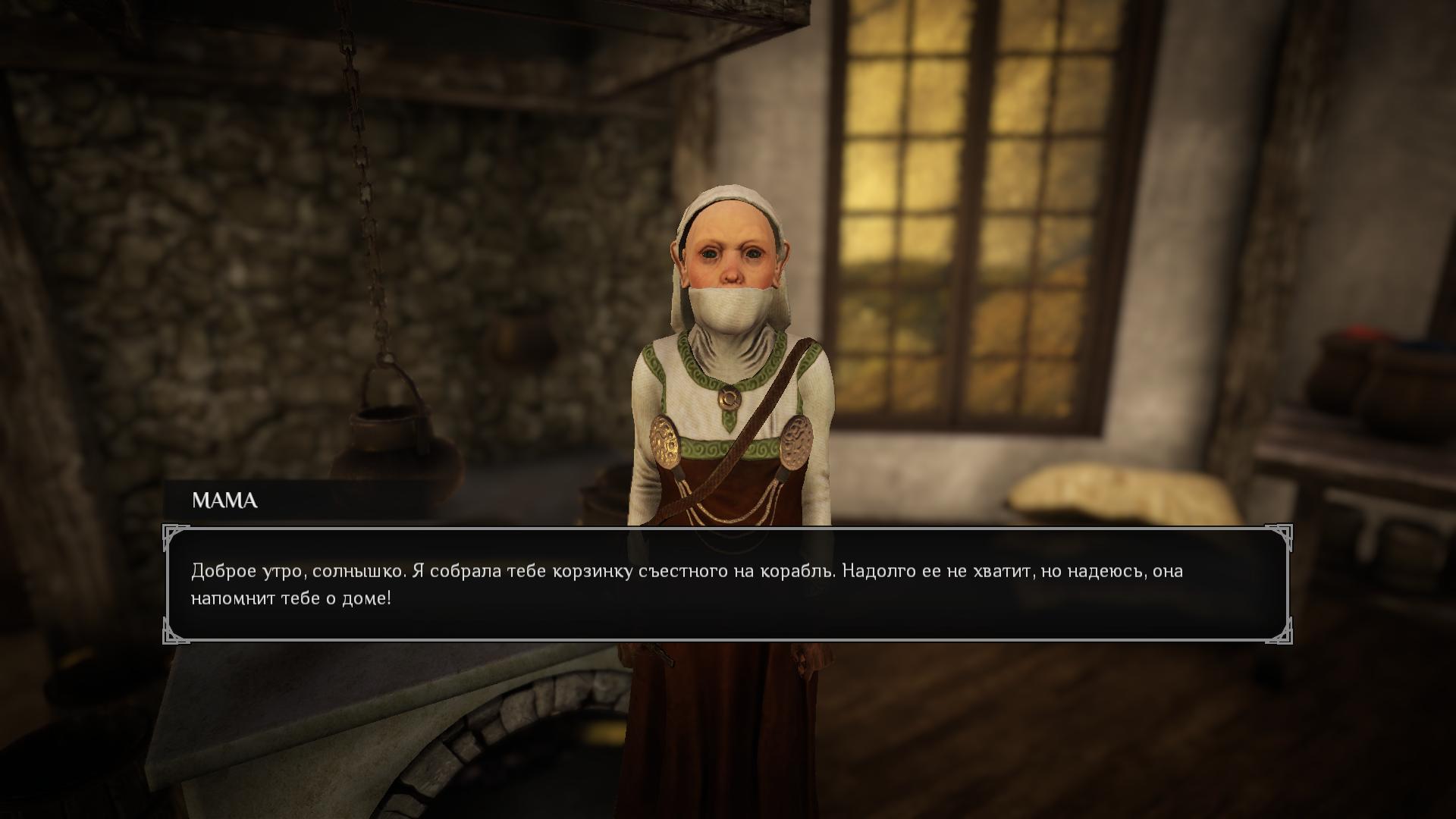Advance the dialogue by clicking Mama's text box
The width and height of the screenshot is (1456, 819).
click(x=726, y=585)
